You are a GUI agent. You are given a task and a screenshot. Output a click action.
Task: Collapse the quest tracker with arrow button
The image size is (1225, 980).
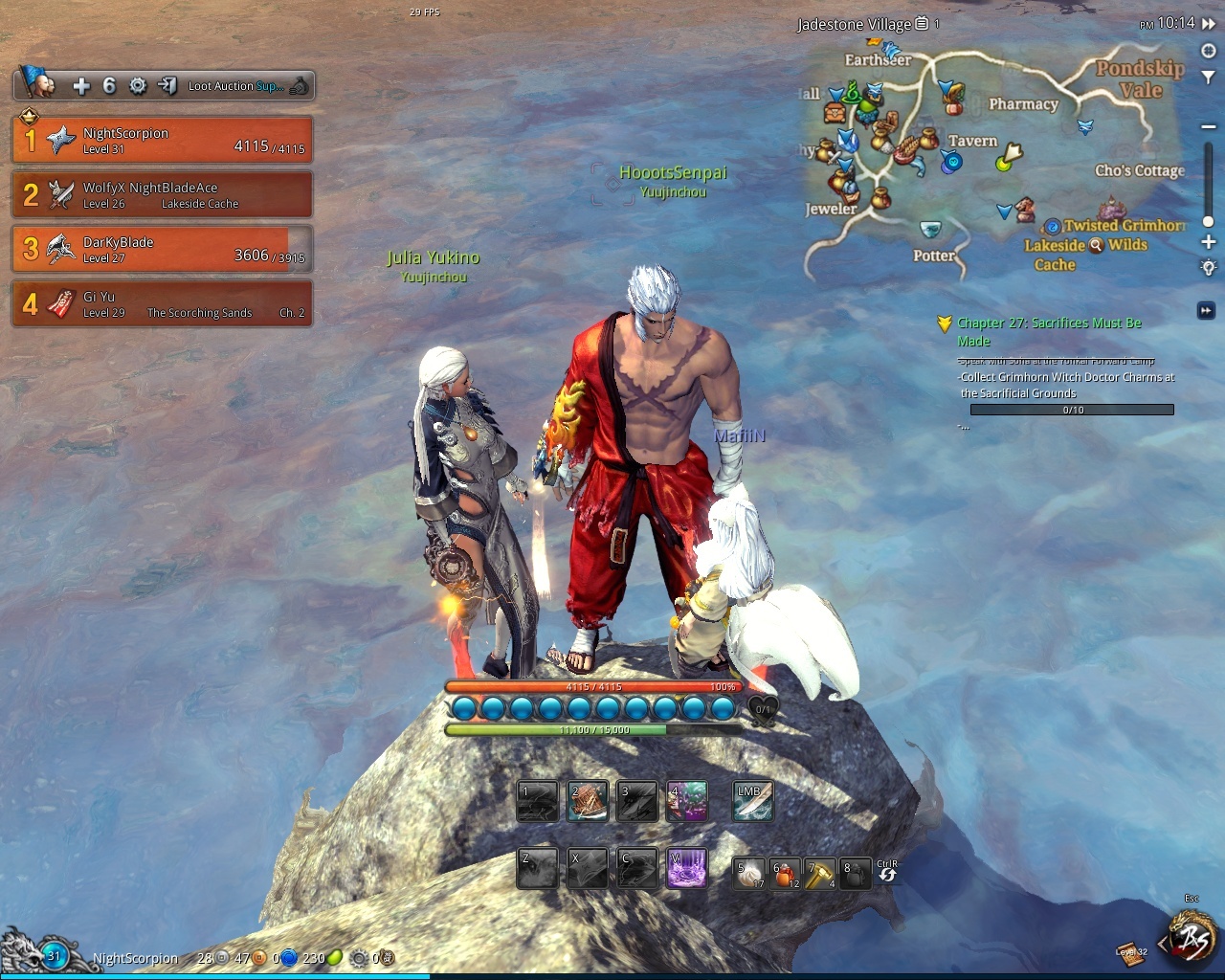pyautogui.click(x=1206, y=310)
